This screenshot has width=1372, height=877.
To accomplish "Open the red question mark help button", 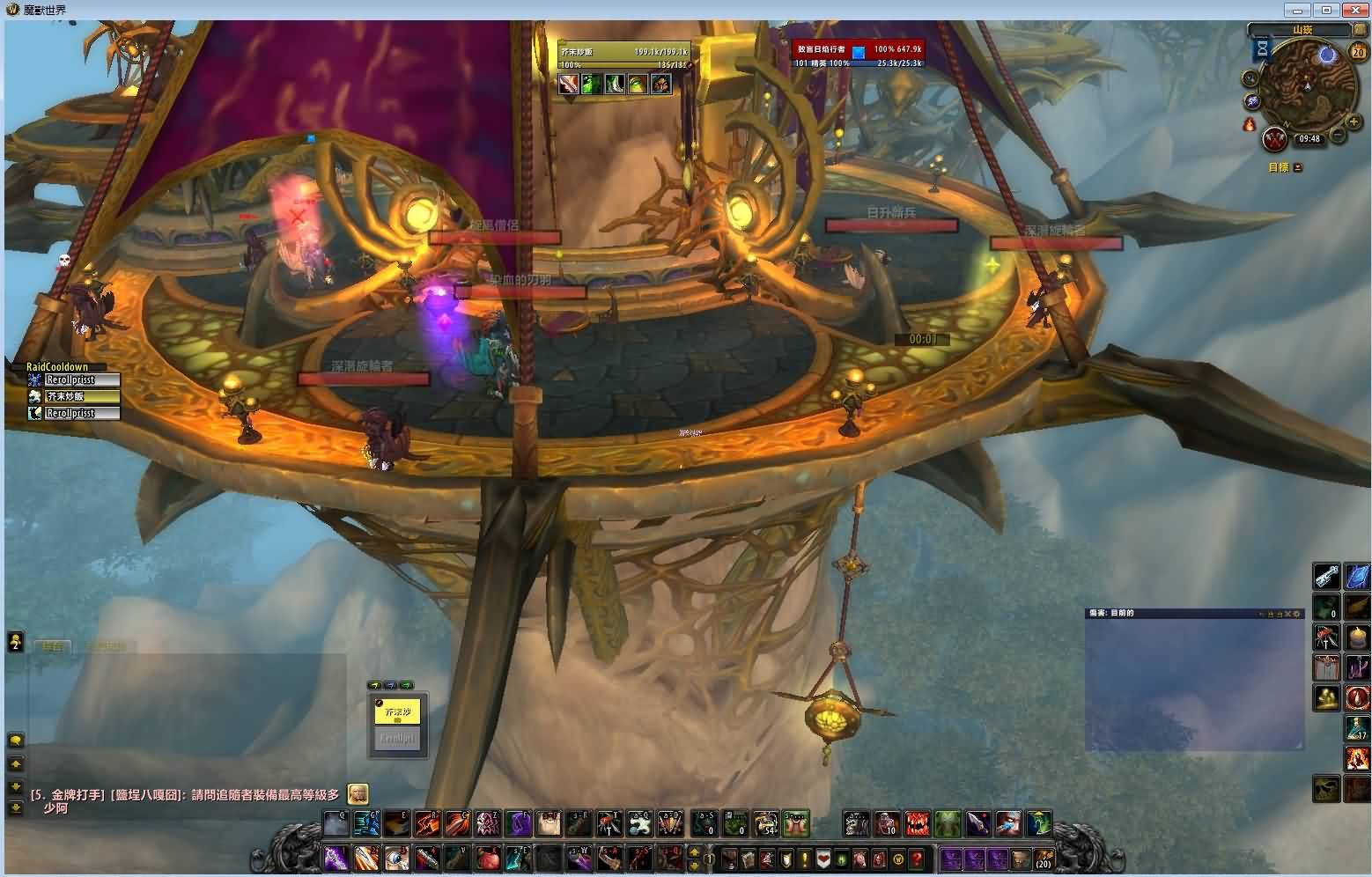I will coord(916,859).
